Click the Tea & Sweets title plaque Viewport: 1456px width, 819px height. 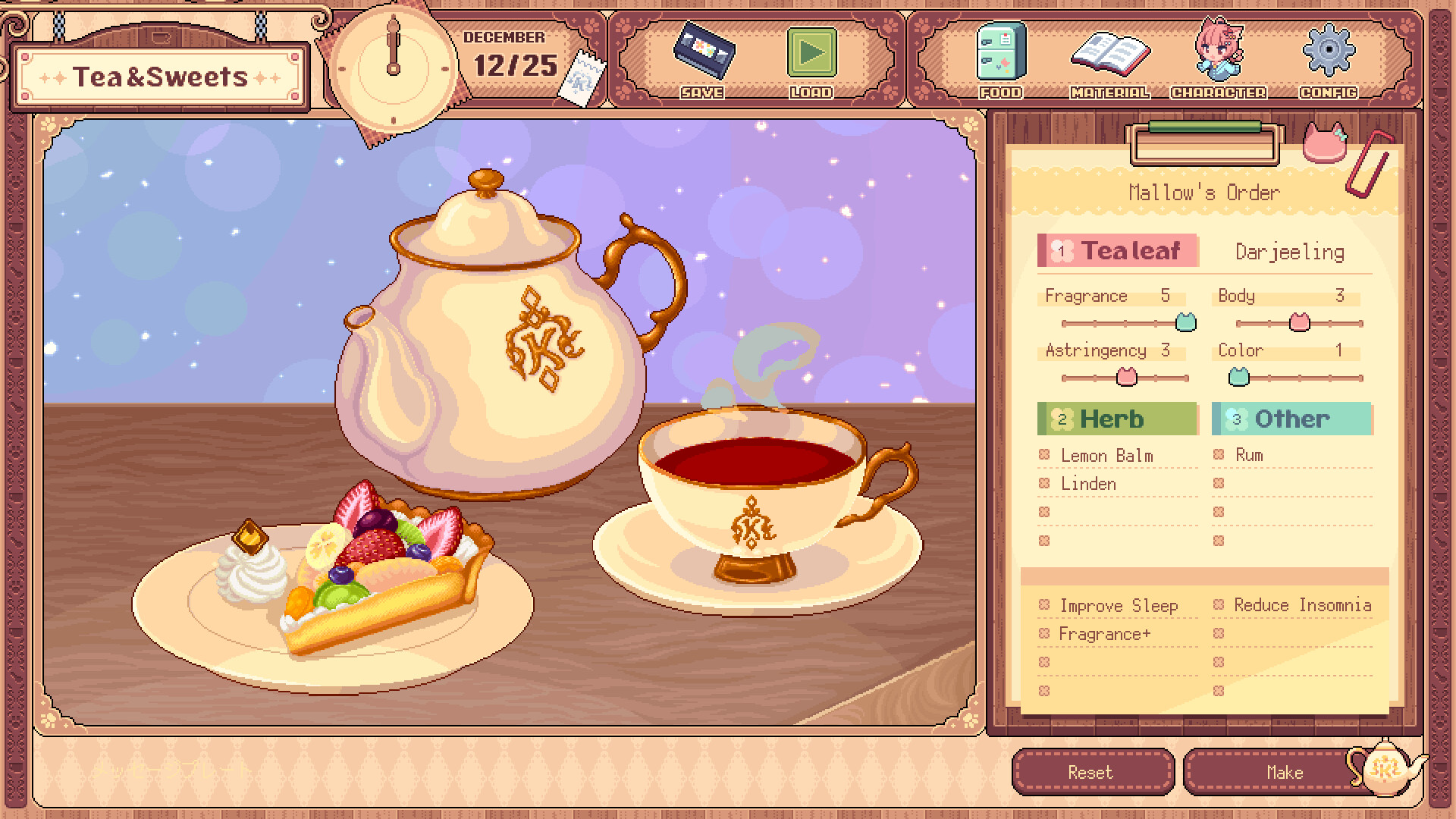pos(161,74)
